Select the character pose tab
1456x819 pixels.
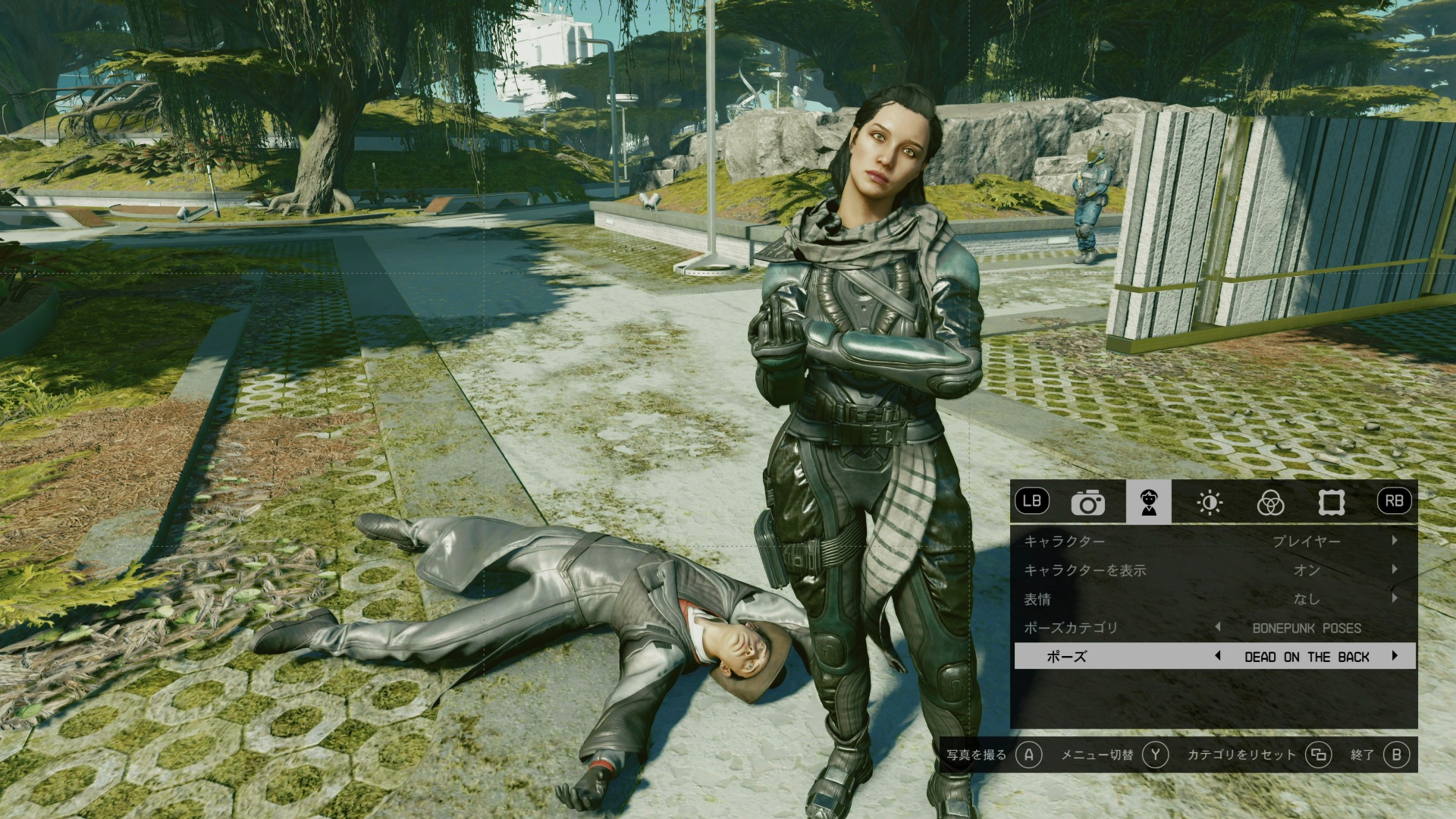click(x=1148, y=502)
